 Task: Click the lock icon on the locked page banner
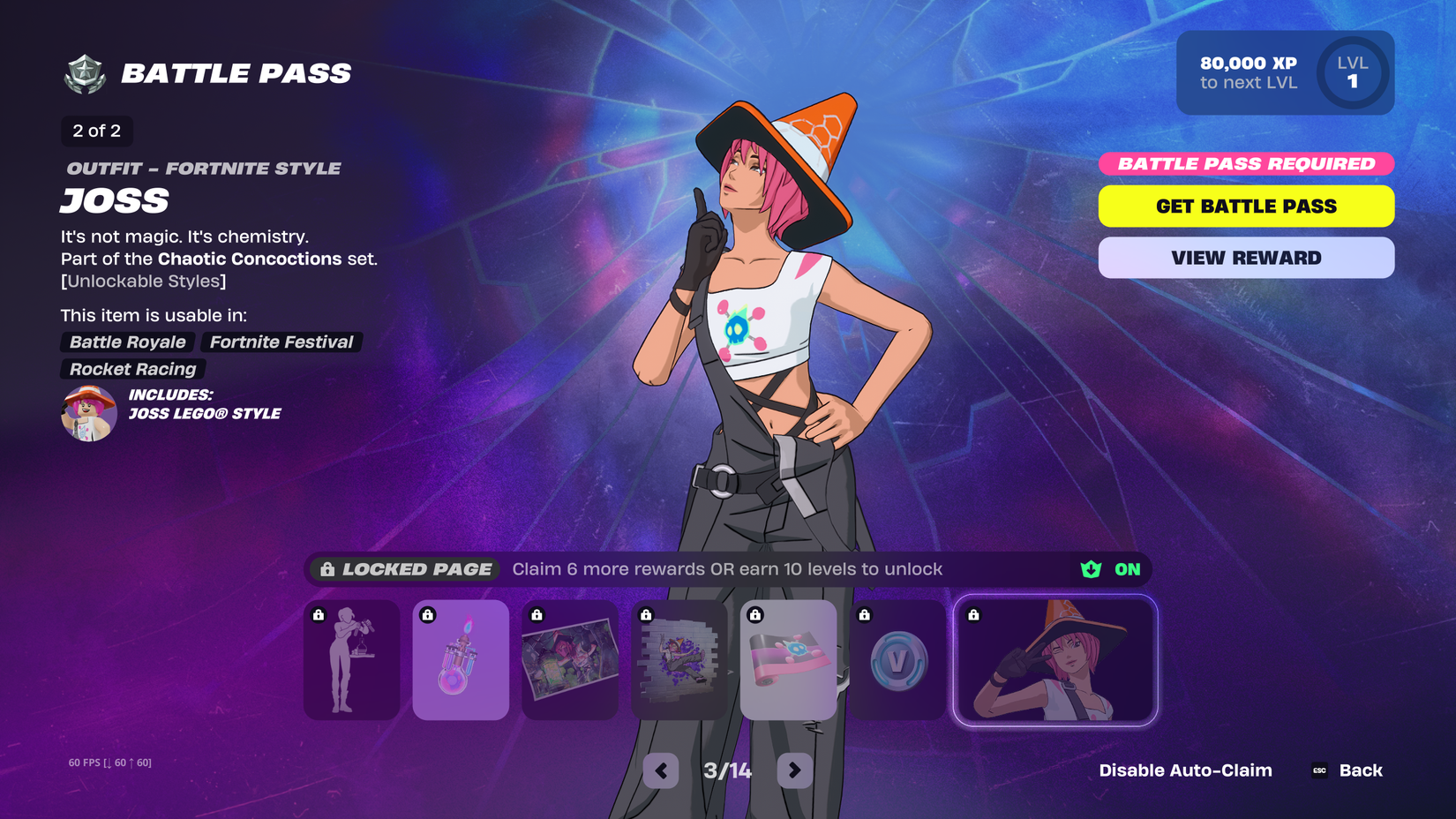(x=326, y=569)
